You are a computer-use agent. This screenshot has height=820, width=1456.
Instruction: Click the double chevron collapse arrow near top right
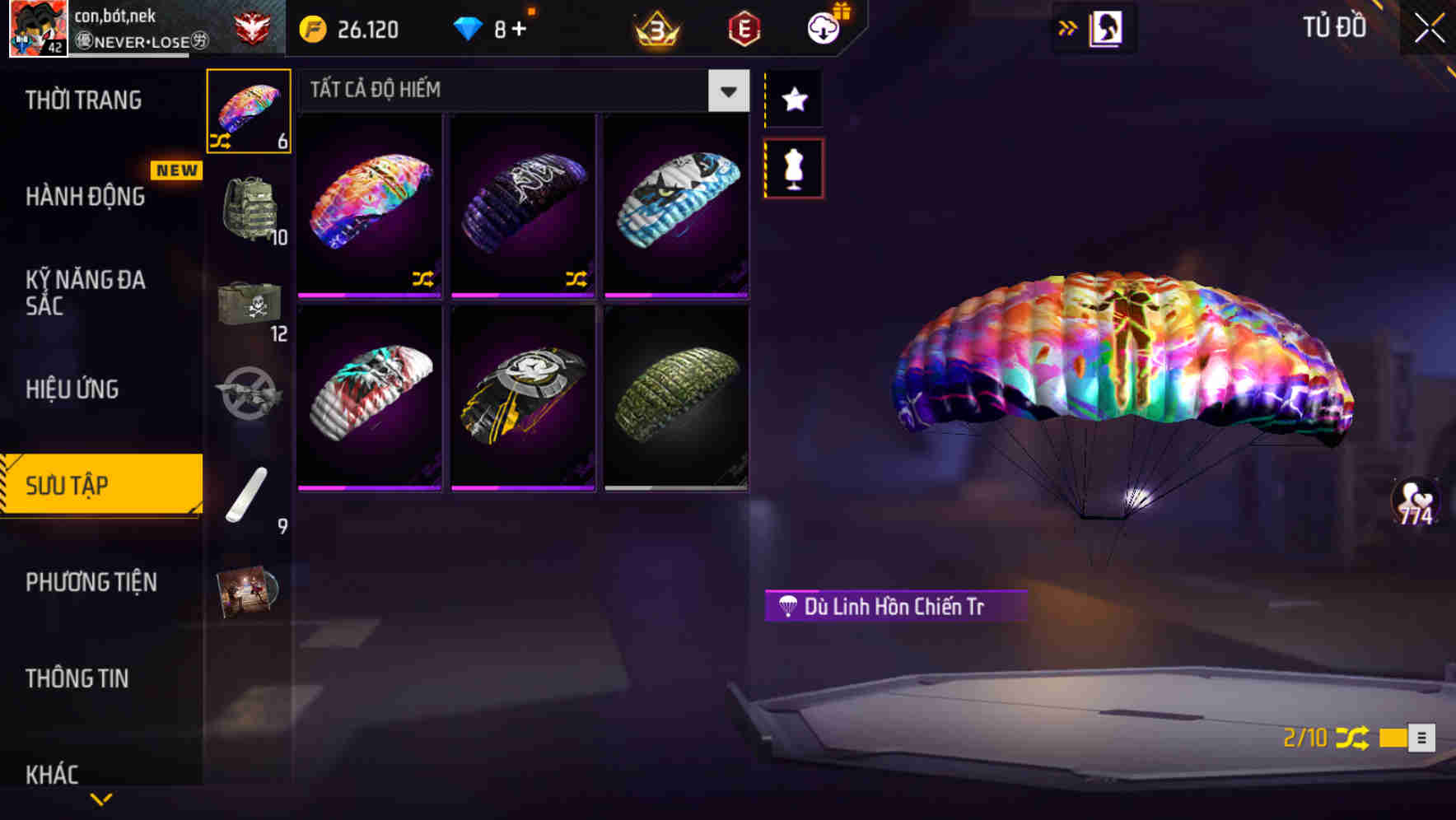[x=1066, y=27]
